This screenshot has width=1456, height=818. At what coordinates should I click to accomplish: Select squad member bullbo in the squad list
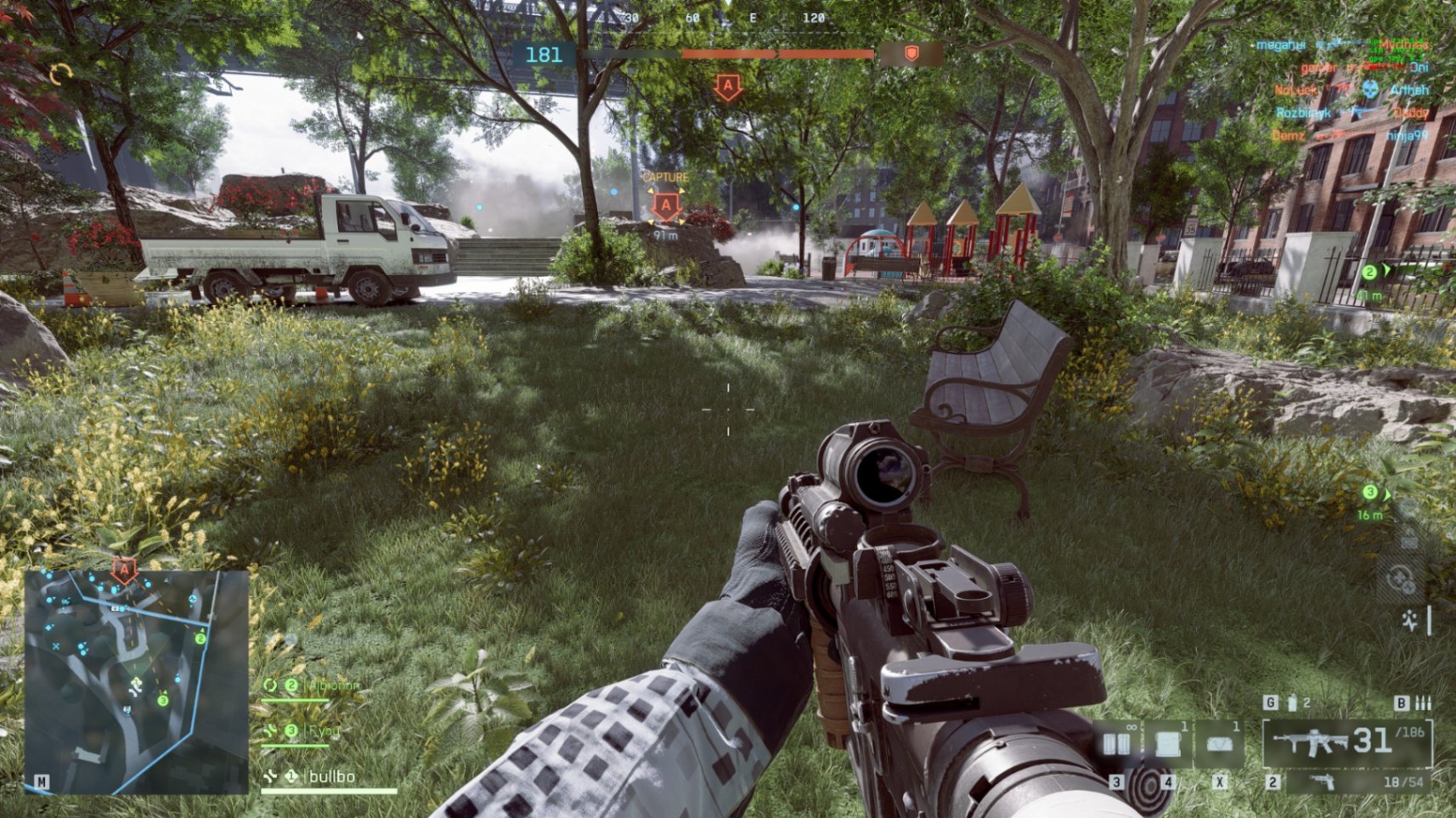click(331, 776)
